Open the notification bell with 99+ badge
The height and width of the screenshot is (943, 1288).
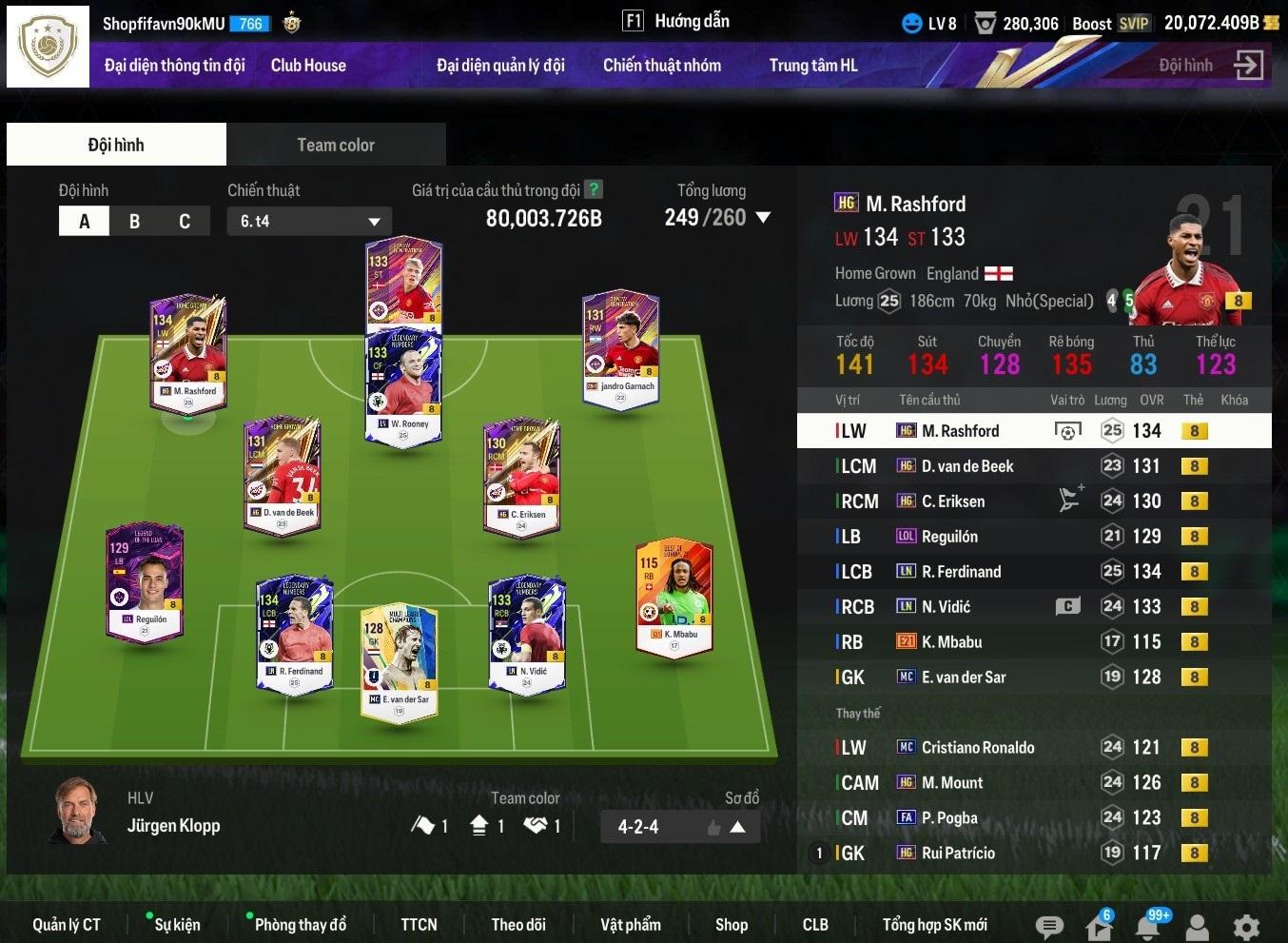pyautogui.click(x=1149, y=926)
